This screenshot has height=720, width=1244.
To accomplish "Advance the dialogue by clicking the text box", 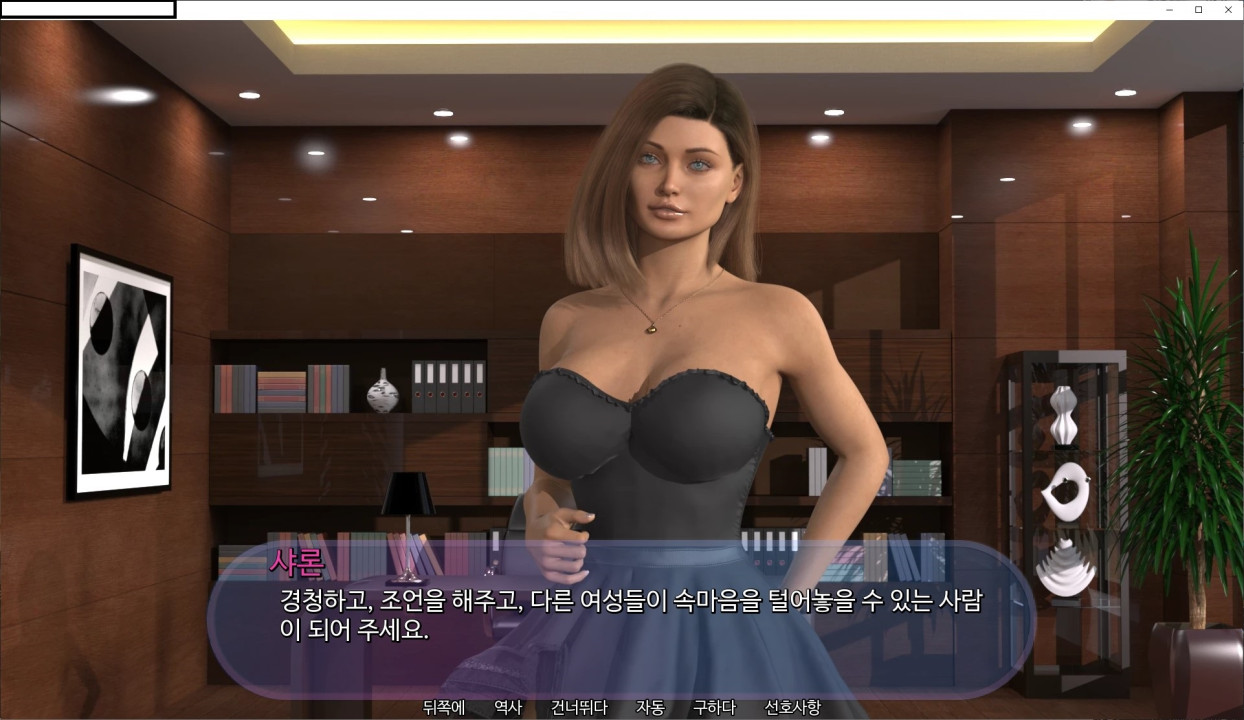I will 620,615.
